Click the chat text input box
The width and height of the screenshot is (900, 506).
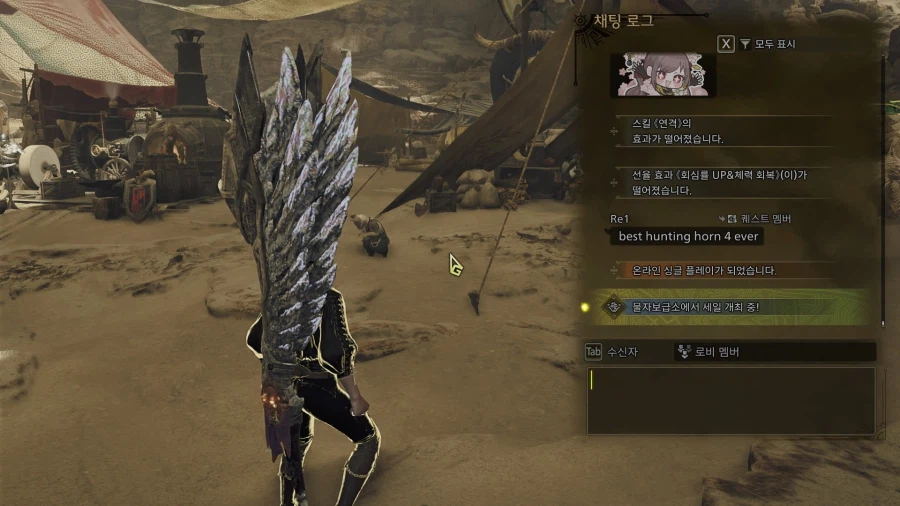point(730,400)
